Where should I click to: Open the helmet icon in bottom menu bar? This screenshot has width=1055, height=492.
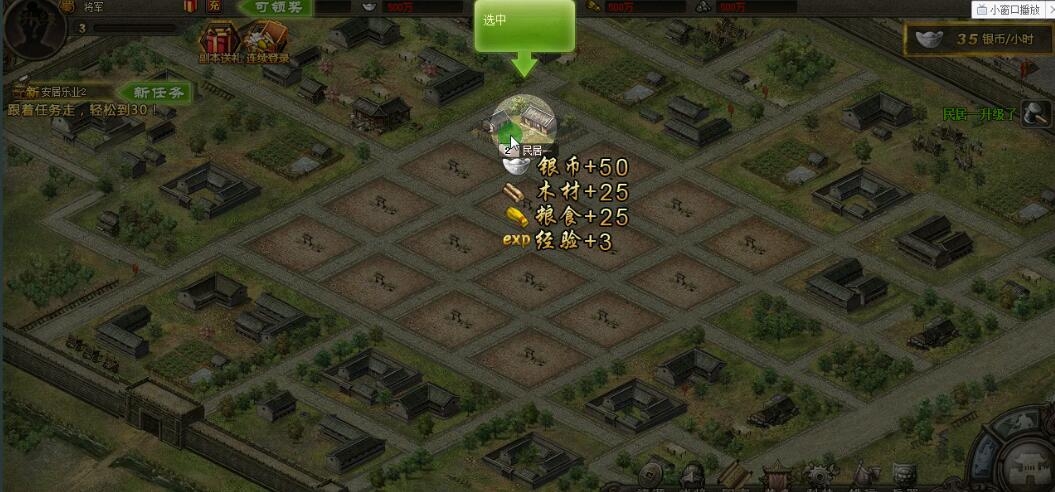[x=692, y=476]
